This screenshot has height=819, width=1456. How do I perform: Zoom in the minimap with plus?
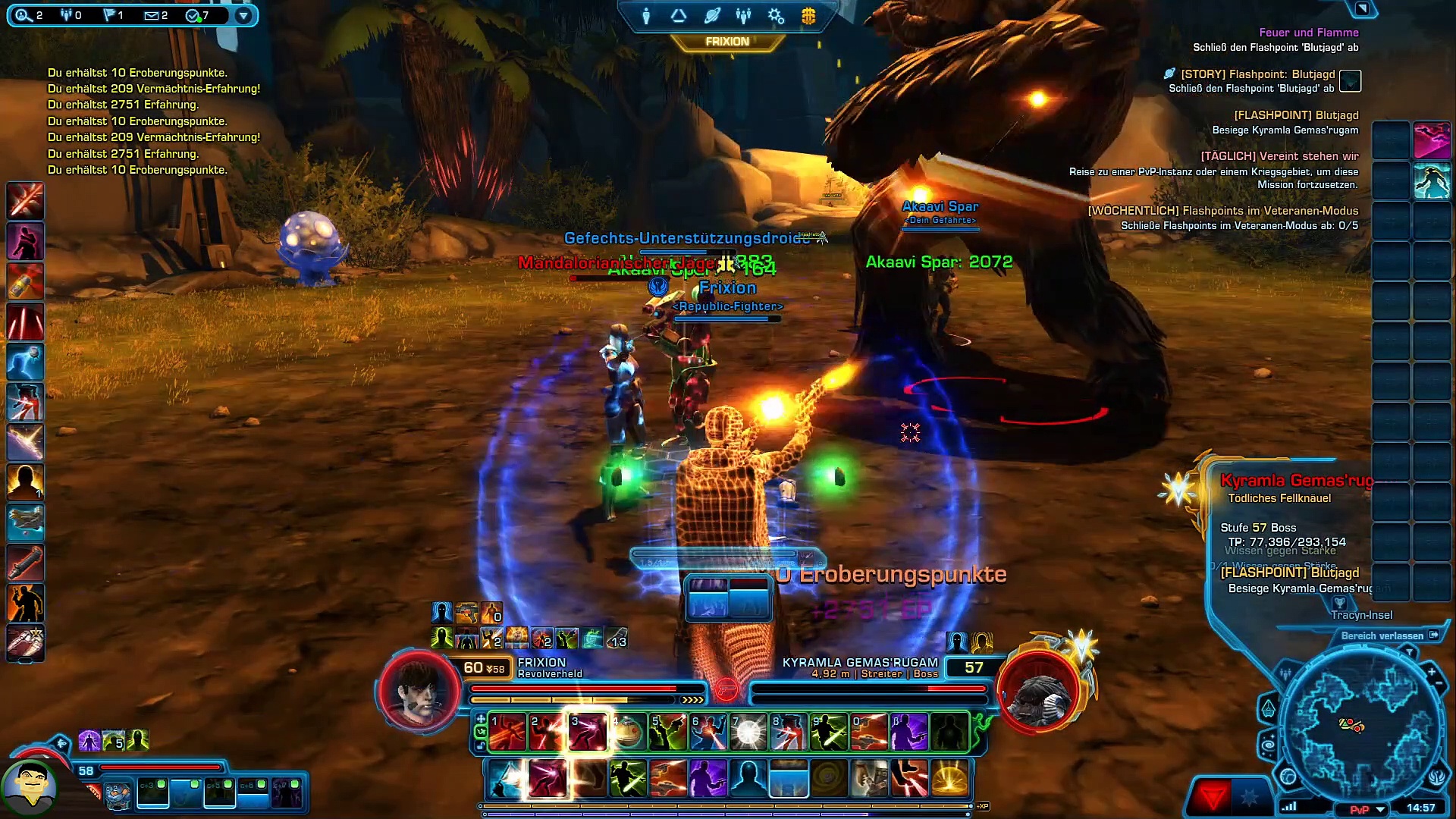click(x=1431, y=671)
